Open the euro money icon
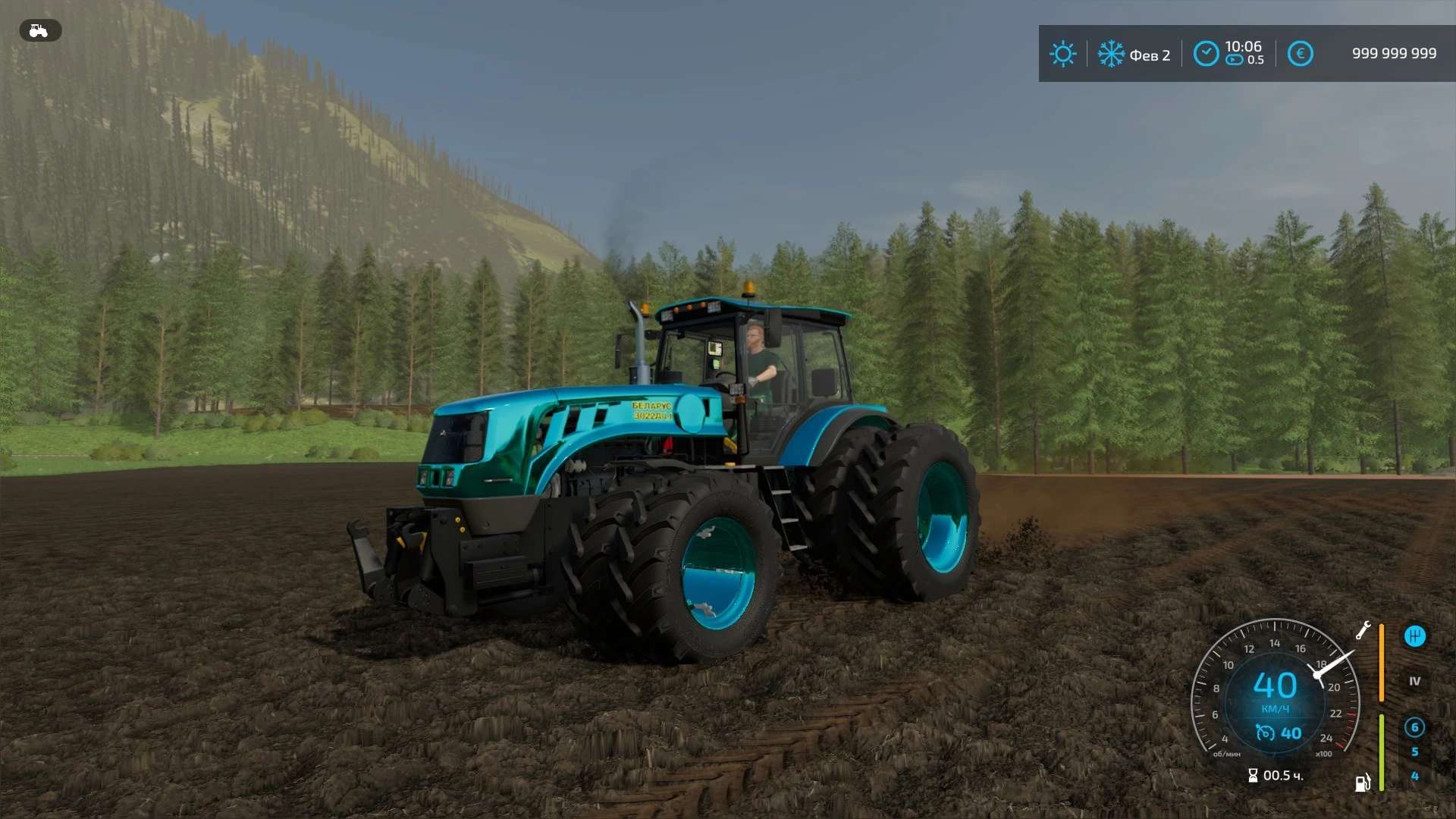 1300,54
